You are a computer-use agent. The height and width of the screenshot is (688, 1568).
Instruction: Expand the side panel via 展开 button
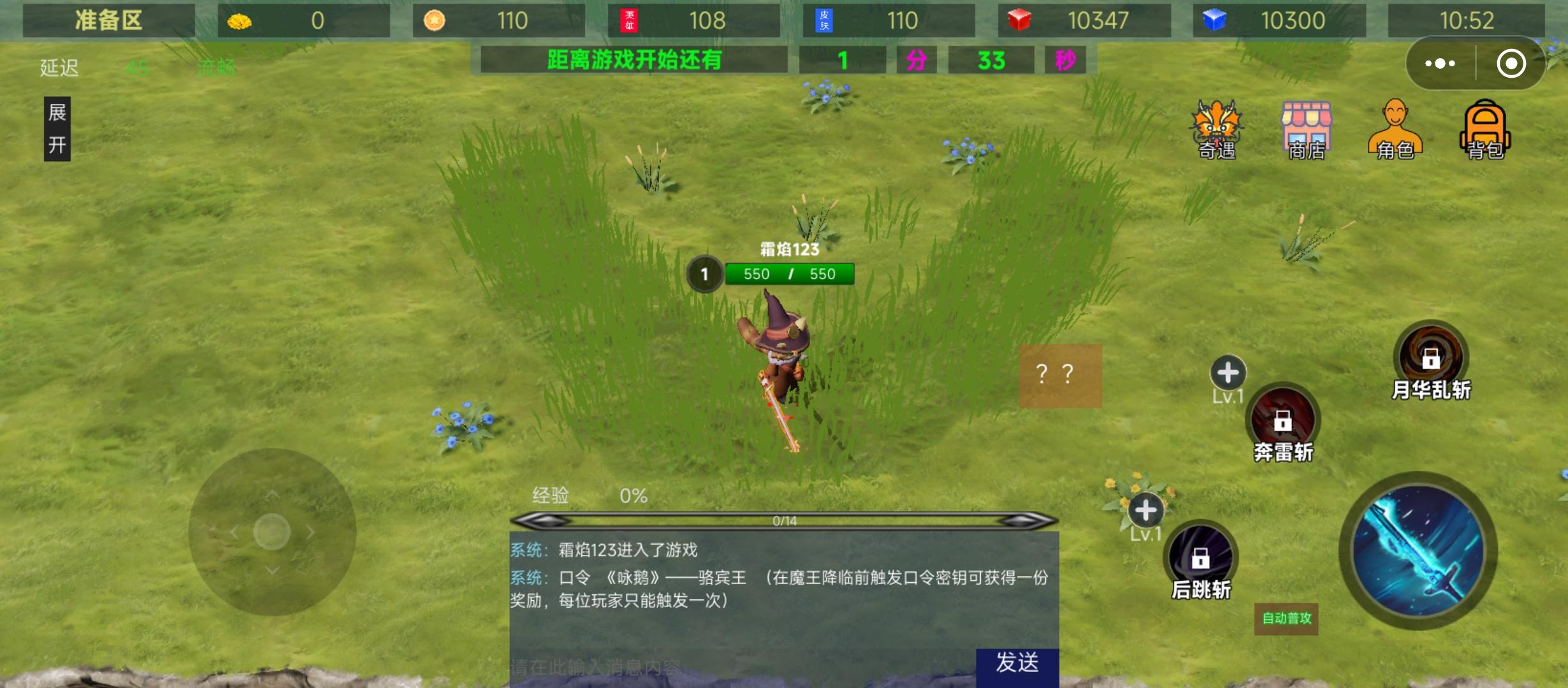tap(56, 129)
